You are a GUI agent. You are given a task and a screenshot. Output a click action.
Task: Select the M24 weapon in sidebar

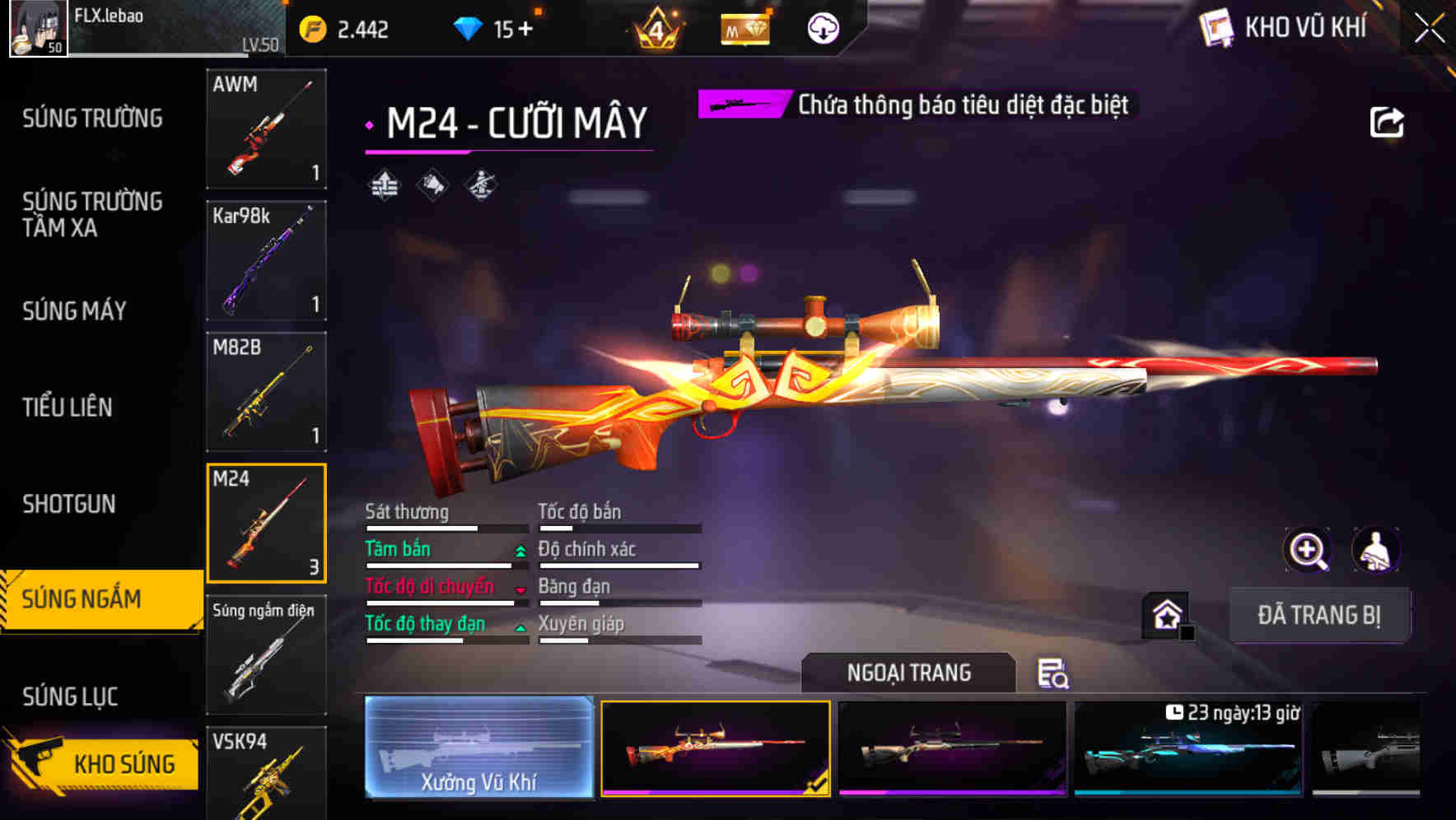pyautogui.click(x=266, y=523)
